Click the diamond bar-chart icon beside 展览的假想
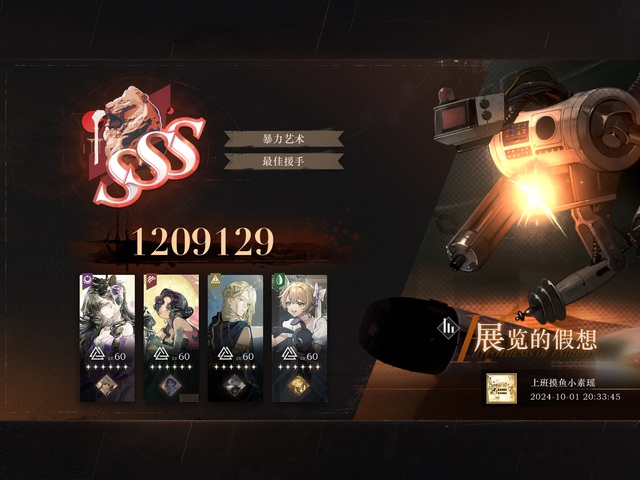This screenshot has width=640, height=480. [x=451, y=327]
